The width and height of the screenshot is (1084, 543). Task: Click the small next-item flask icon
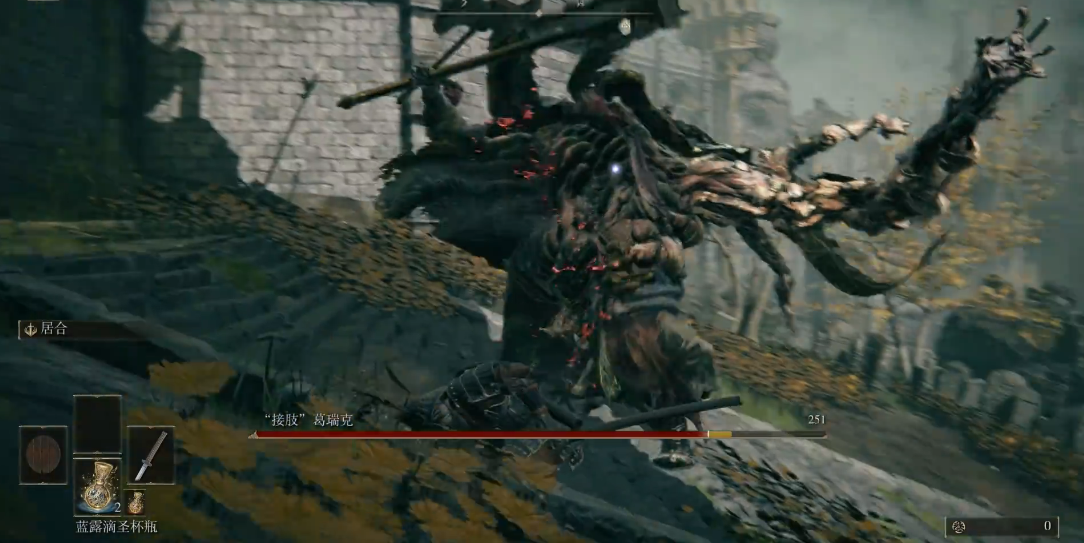136,501
